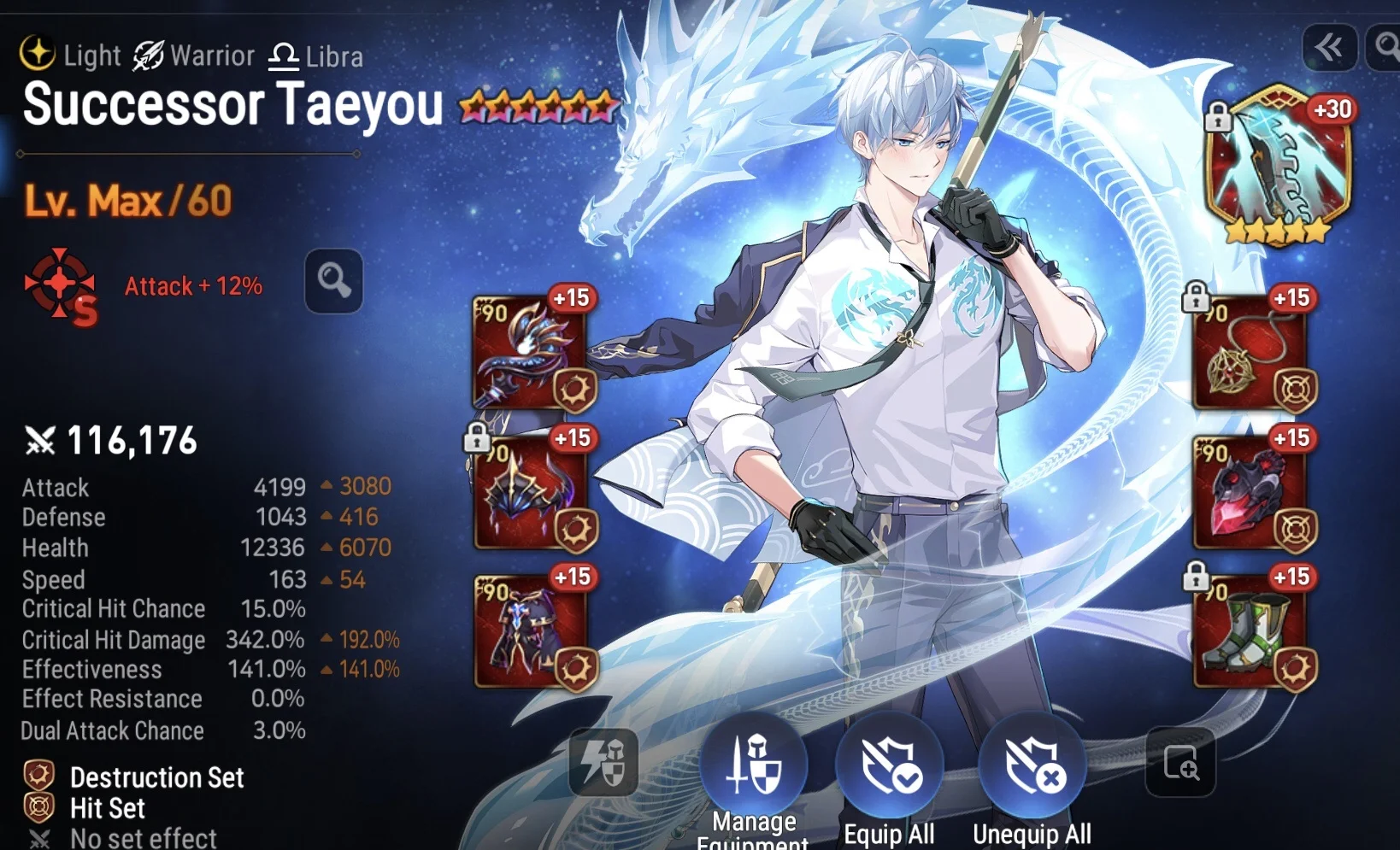Click the Destruction Set icon
The image size is (1400, 850).
pos(38,777)
